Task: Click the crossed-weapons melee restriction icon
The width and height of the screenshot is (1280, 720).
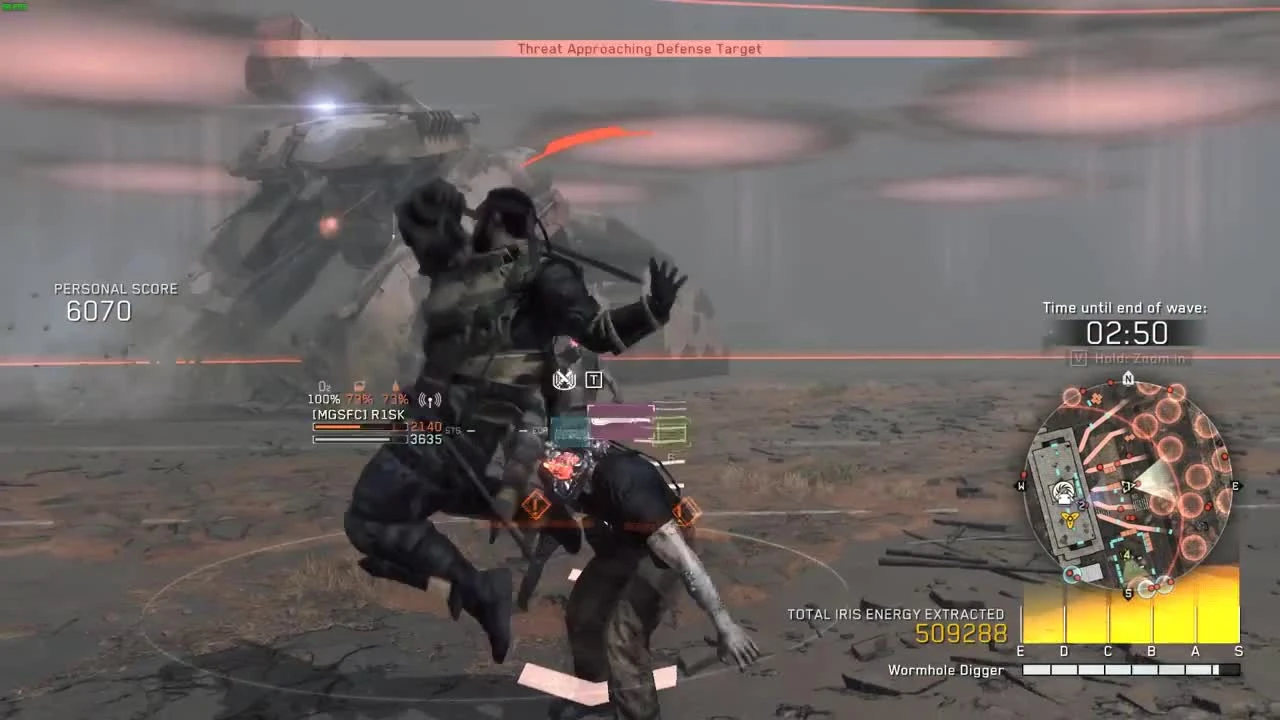Action: (x=563, y=380)
